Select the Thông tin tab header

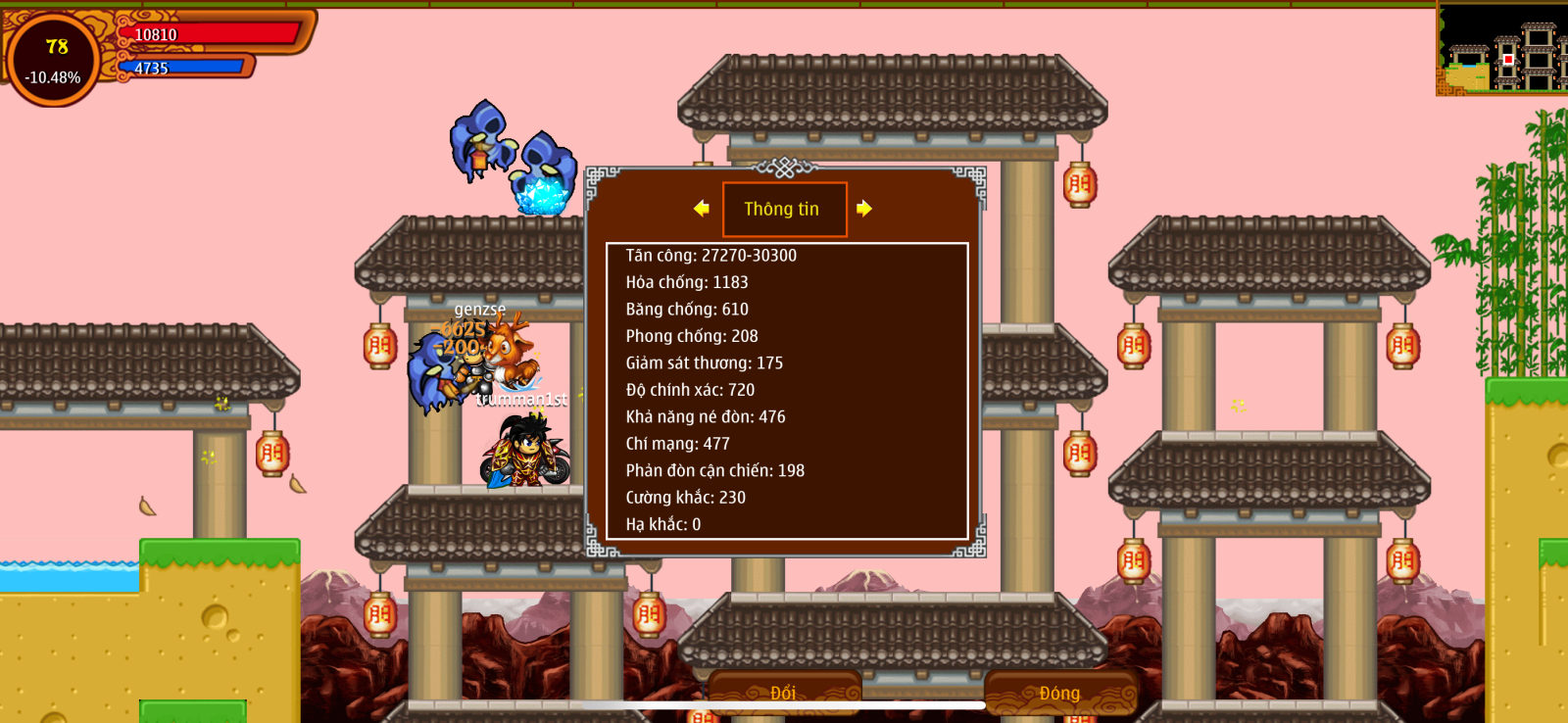point(784,209)
